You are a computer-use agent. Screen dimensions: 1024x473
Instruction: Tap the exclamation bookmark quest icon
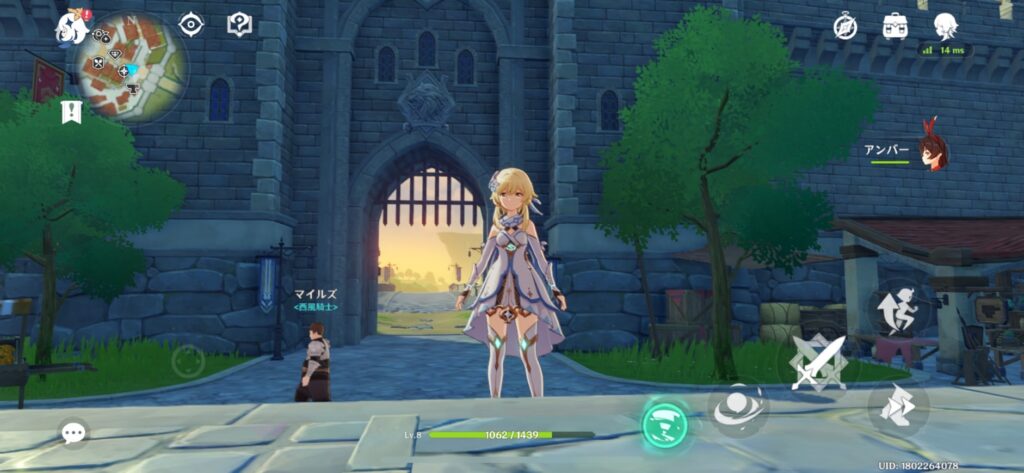(70, 110)
